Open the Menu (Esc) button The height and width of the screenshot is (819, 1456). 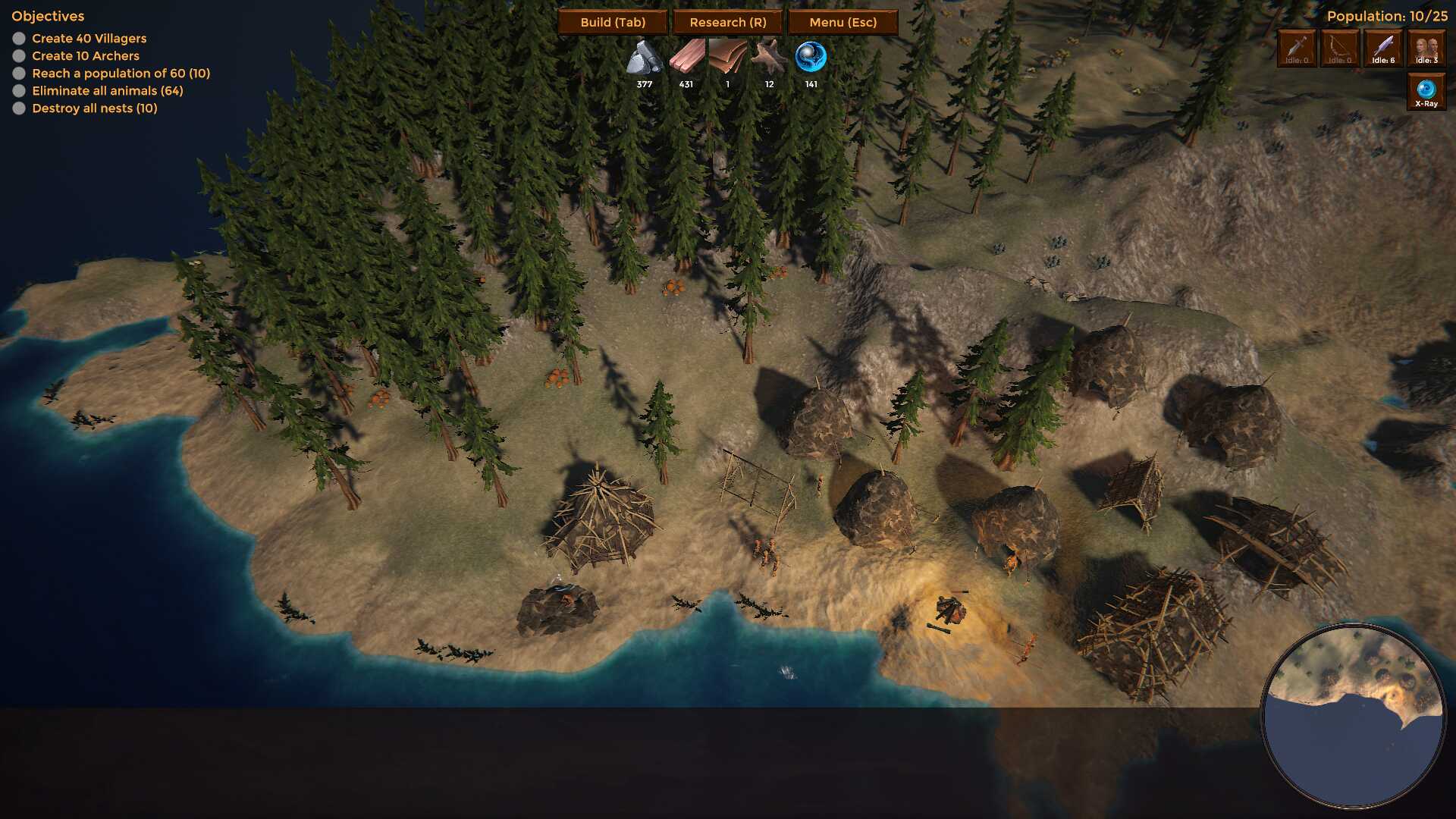coord(843,22)
